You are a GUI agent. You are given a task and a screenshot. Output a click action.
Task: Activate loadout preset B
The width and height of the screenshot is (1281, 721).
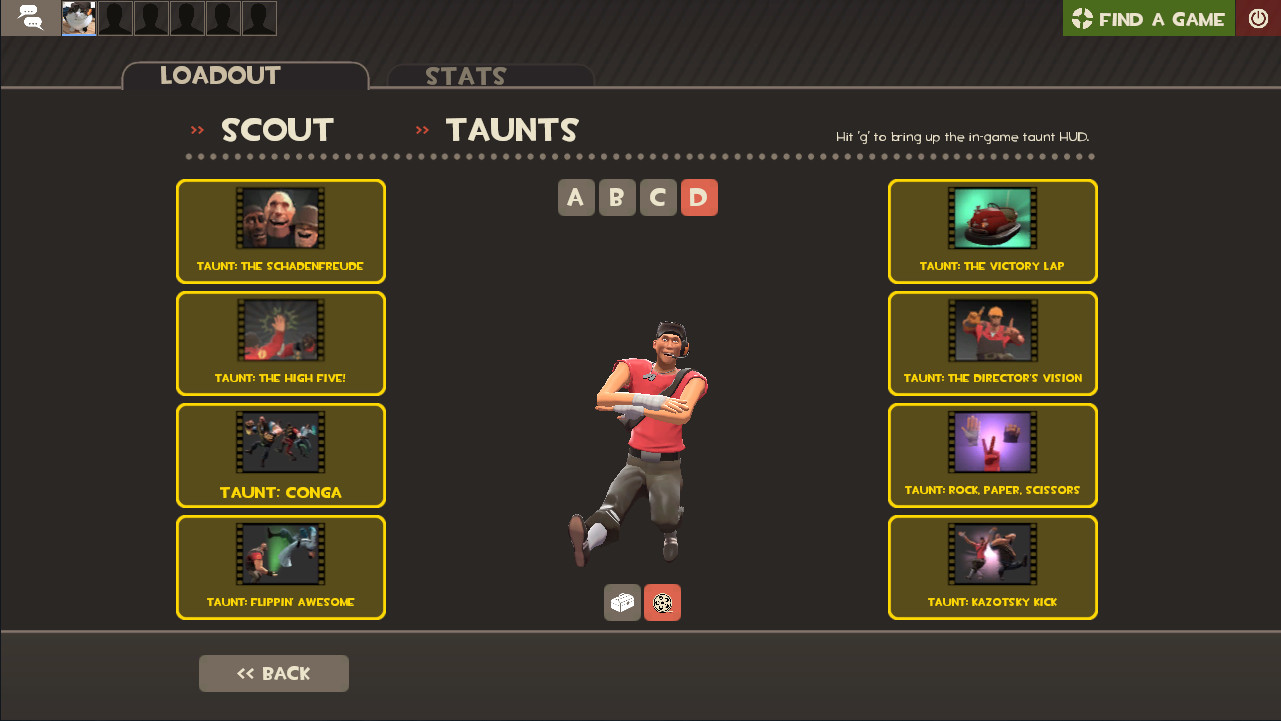[x=617, y=197]
